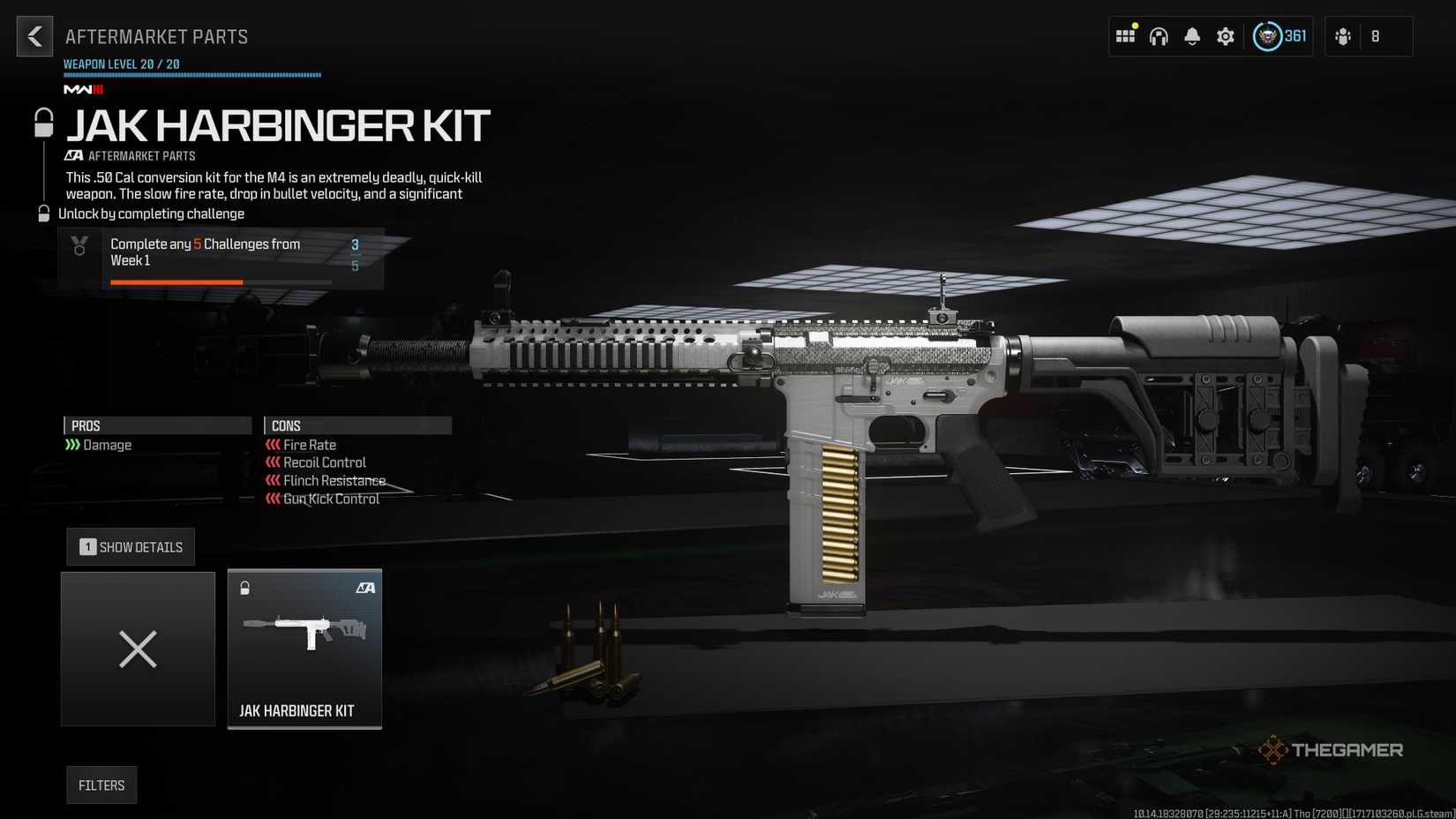Screen dimensions: 1456x819
Task: Click the weapon level 20/20 progress bar
Action: (191, 74)
